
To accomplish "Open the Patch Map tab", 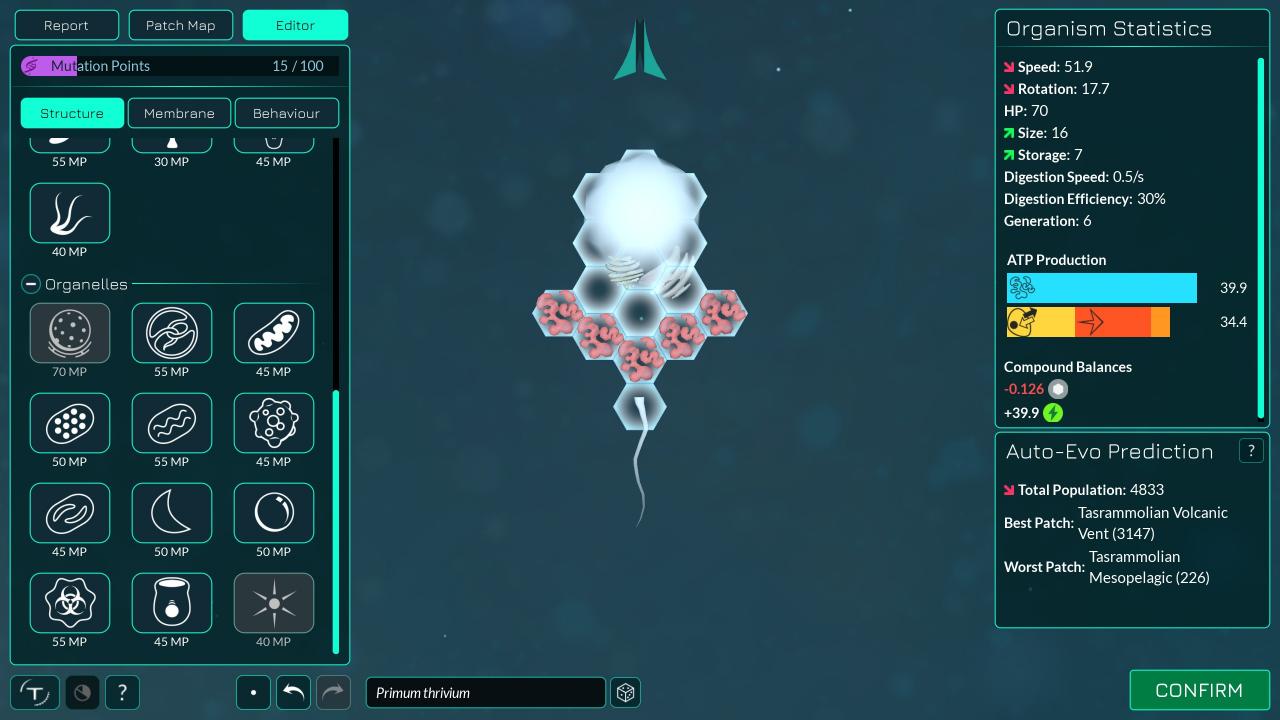I will (180, 25).
